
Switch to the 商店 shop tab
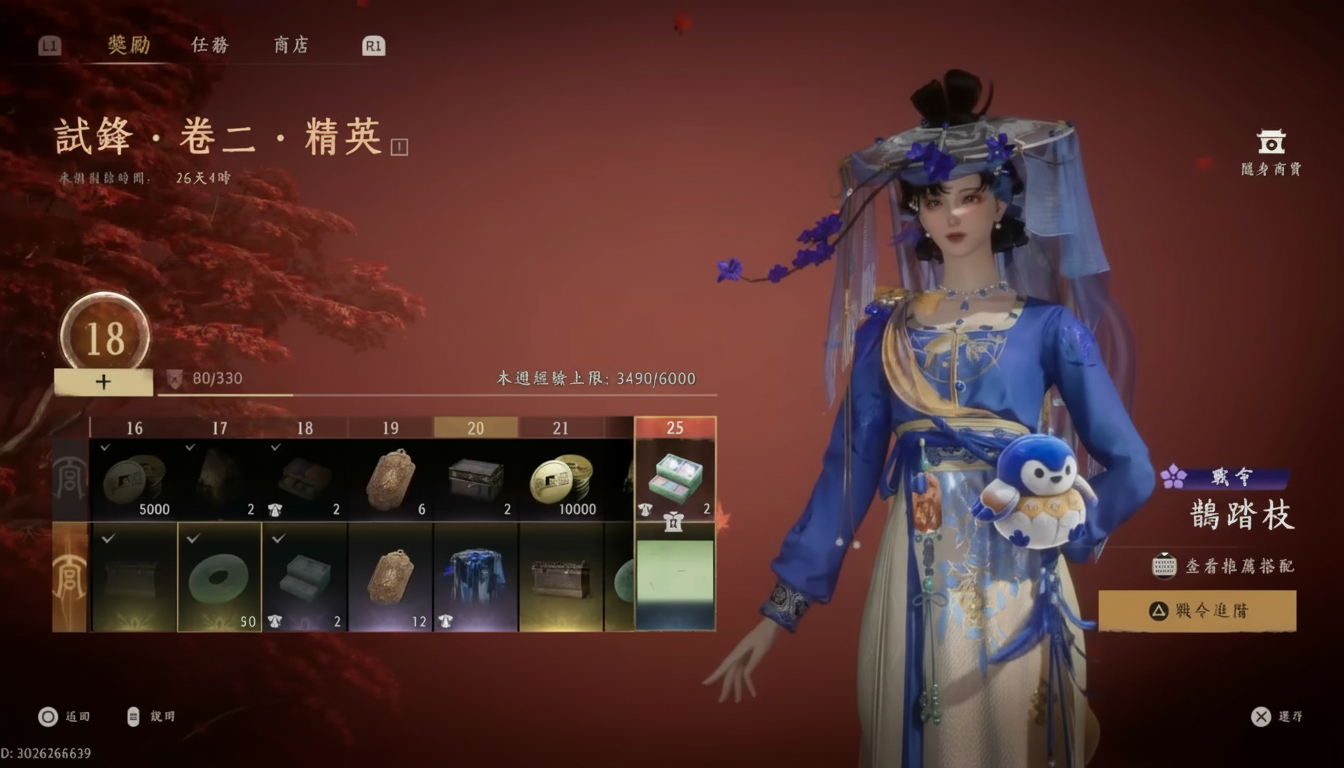[x=291, y=45]
